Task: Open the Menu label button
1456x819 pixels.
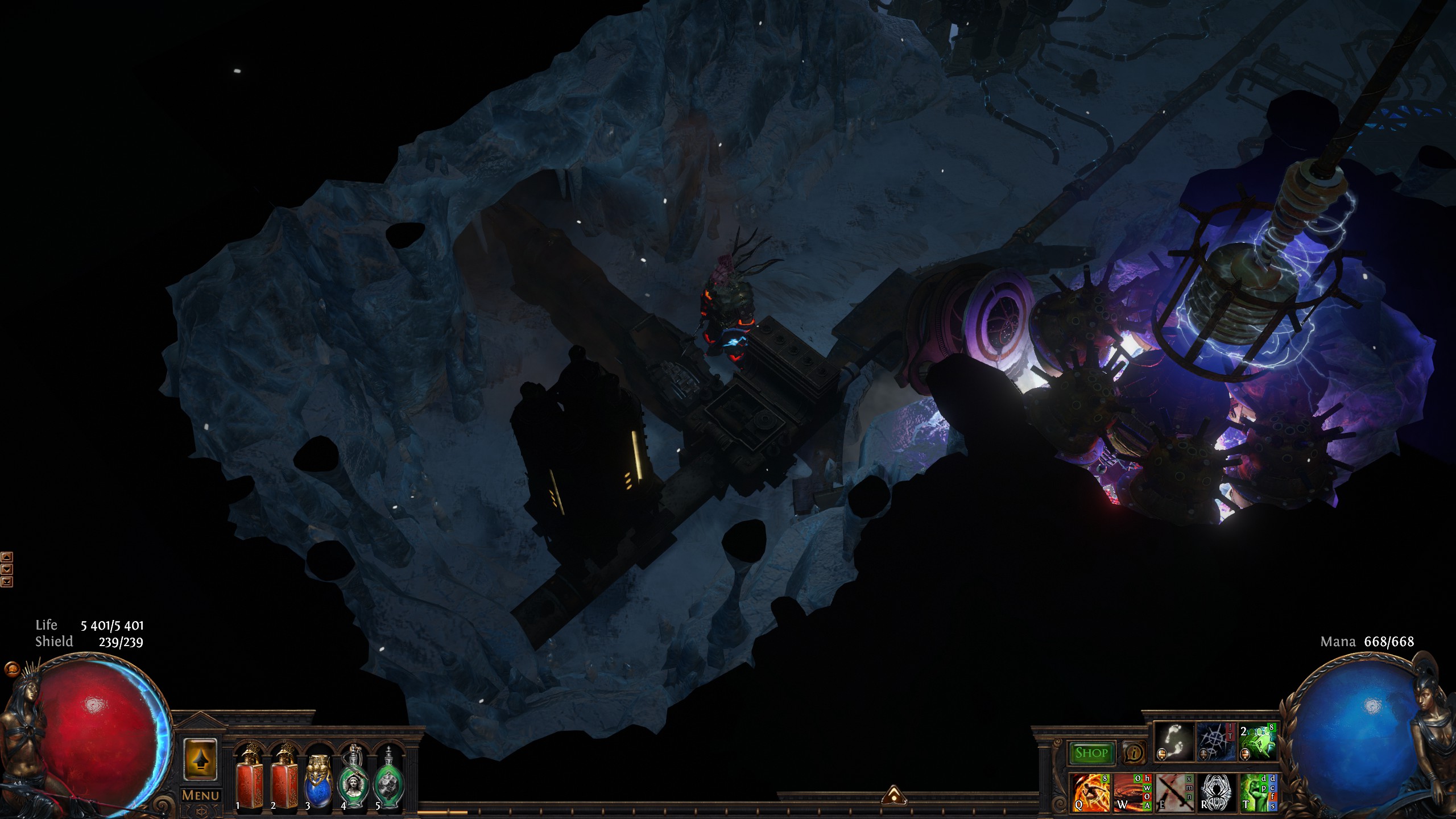Action: tap(200, 795)
